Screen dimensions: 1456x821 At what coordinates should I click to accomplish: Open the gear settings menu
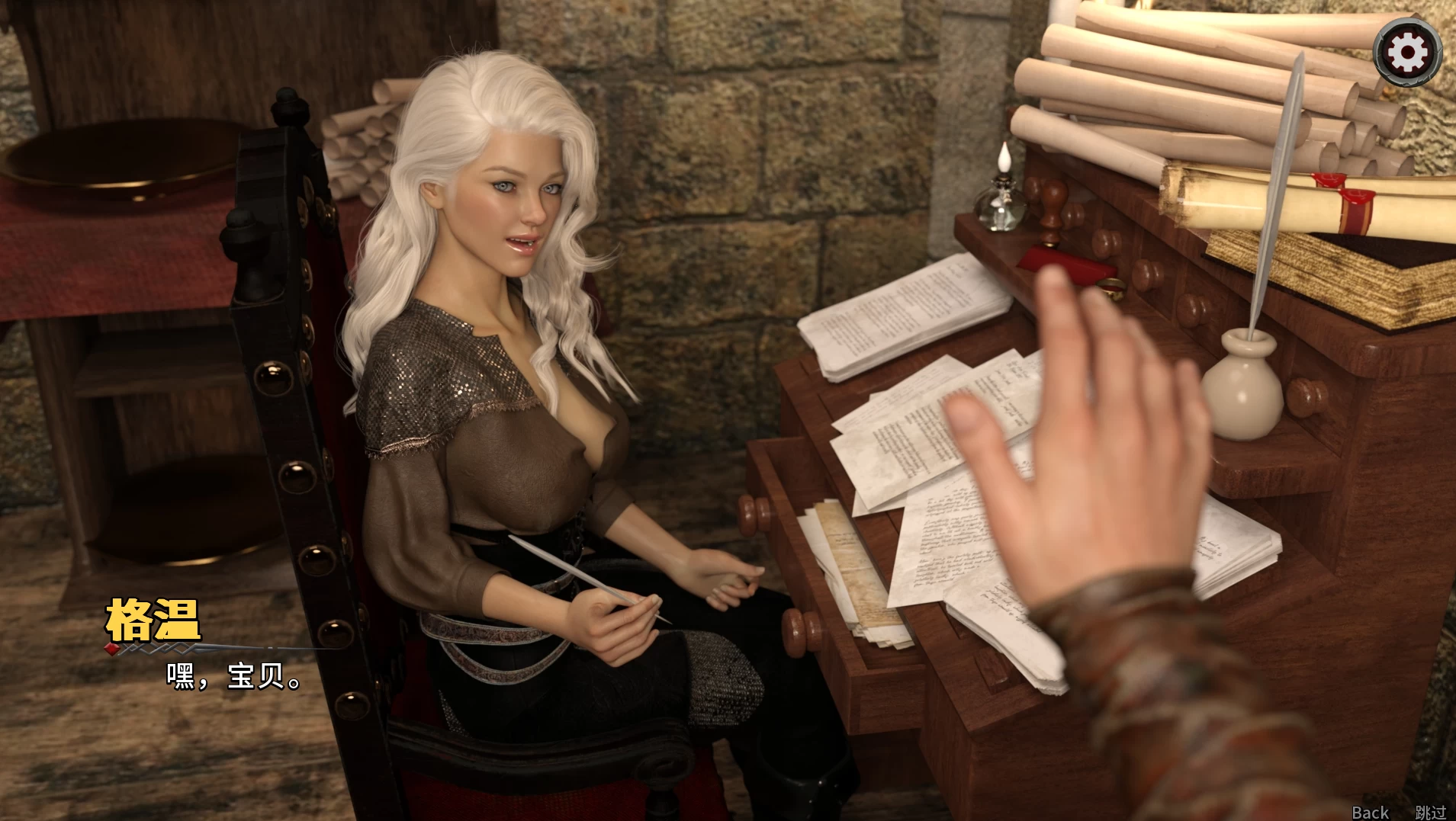[x=1407, y=52]
